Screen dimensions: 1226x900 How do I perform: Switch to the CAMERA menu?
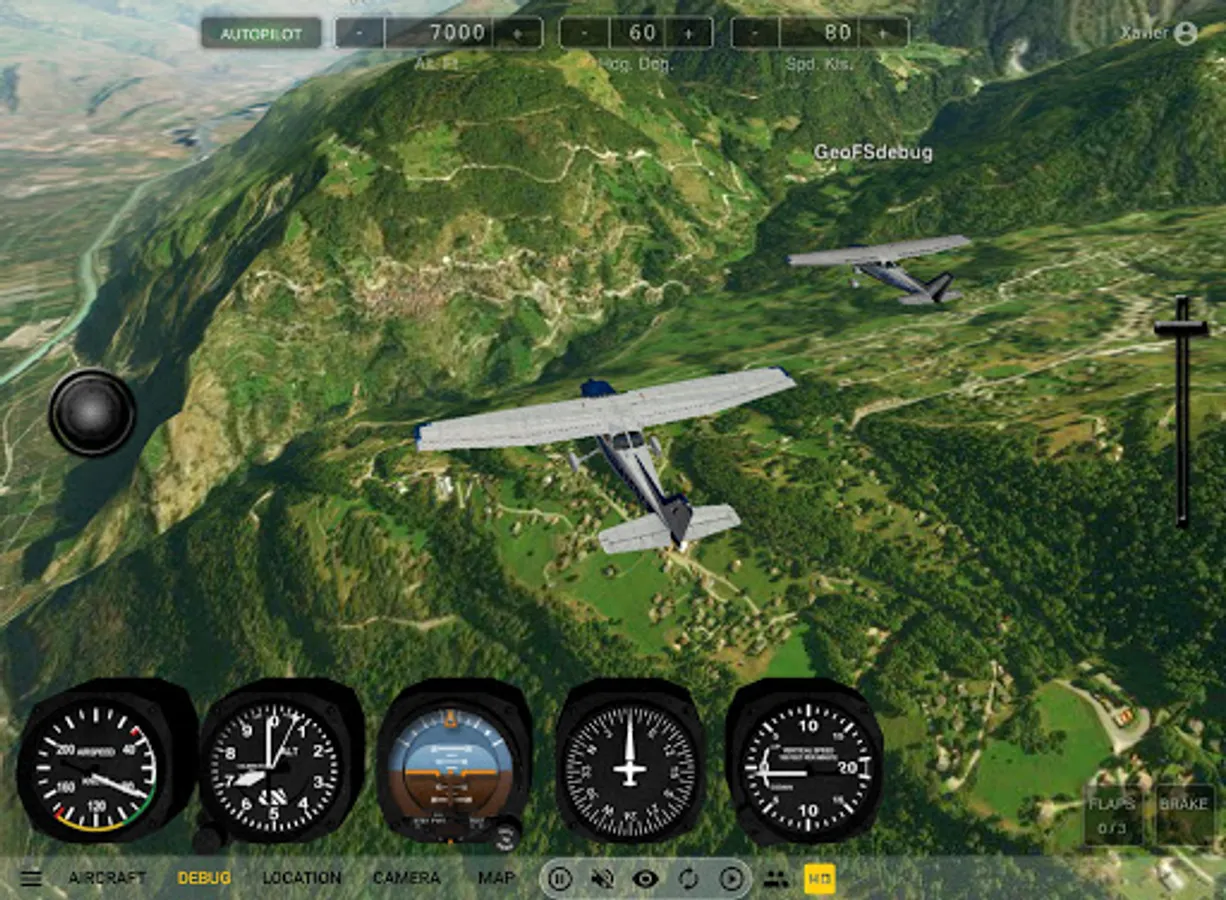[406, 878]
